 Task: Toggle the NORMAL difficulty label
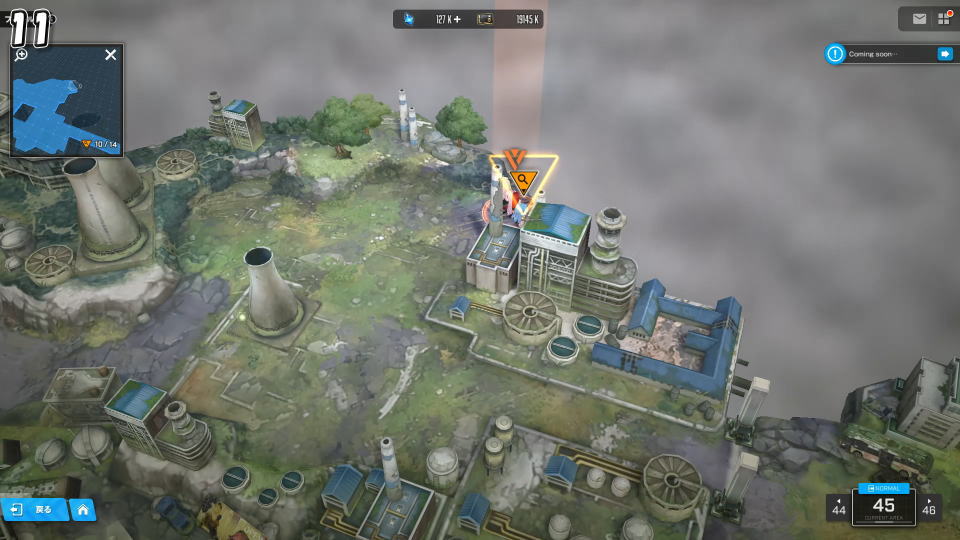coord(883,488)
